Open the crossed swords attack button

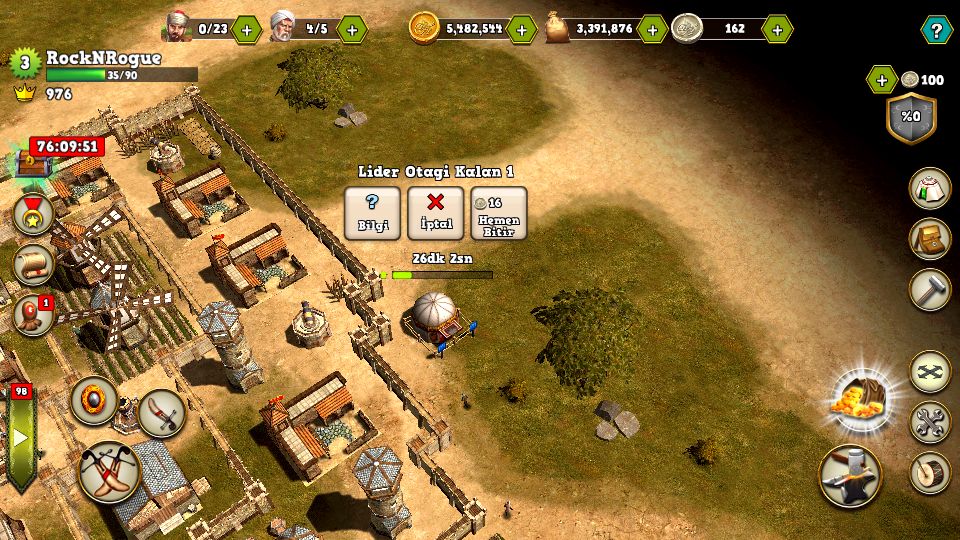pos(109,471)
